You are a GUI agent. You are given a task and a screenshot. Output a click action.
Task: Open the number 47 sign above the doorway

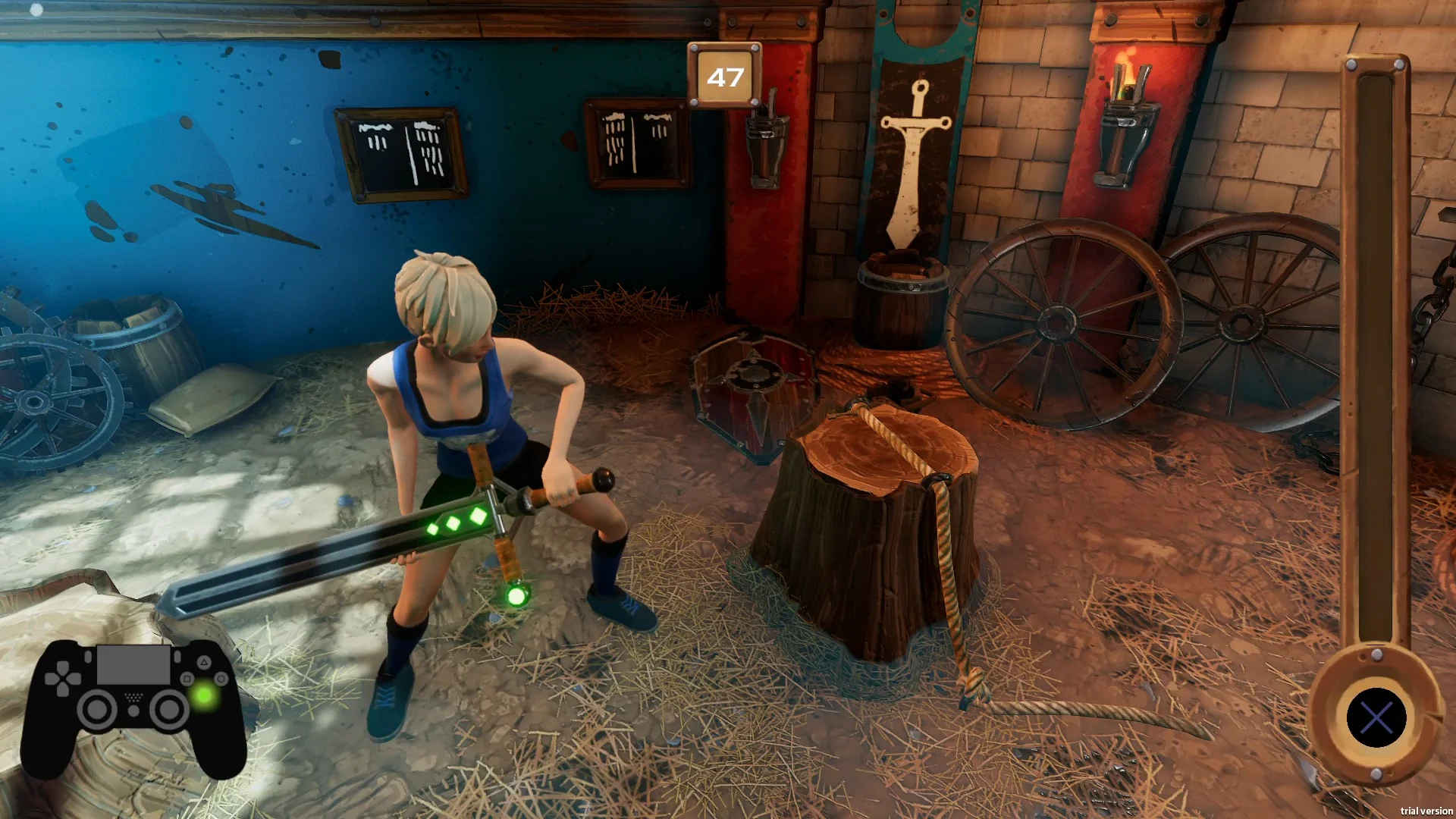[x=726, y=75]
